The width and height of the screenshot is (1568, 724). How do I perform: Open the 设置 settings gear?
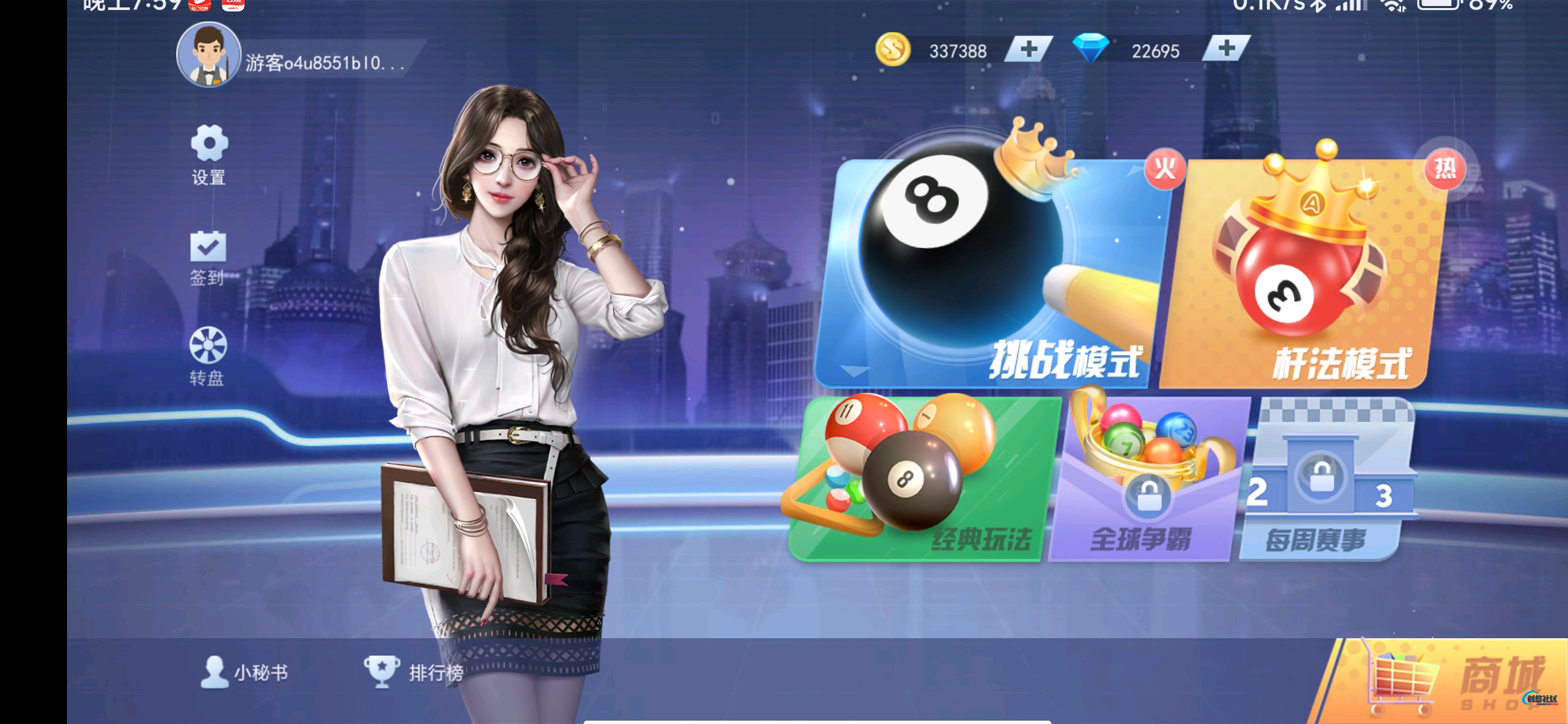(x=208, y=154)
